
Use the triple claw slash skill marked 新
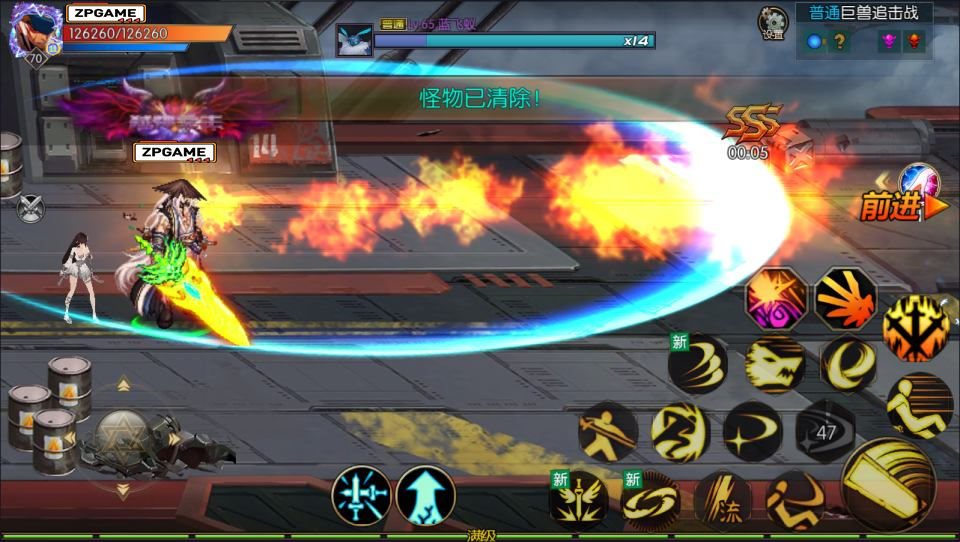tap(699, 363)
